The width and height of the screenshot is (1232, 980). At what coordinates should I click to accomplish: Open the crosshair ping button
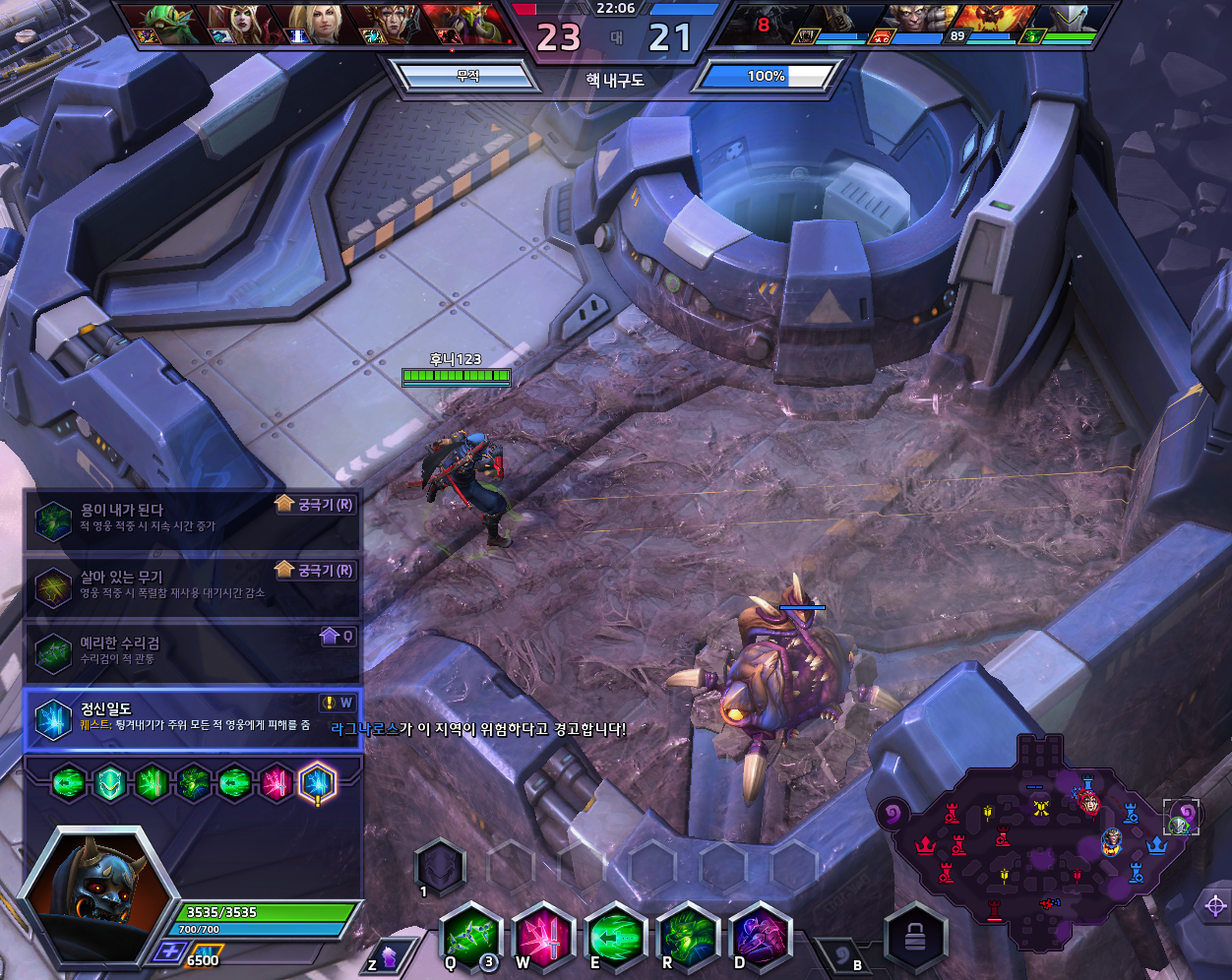1214,905
